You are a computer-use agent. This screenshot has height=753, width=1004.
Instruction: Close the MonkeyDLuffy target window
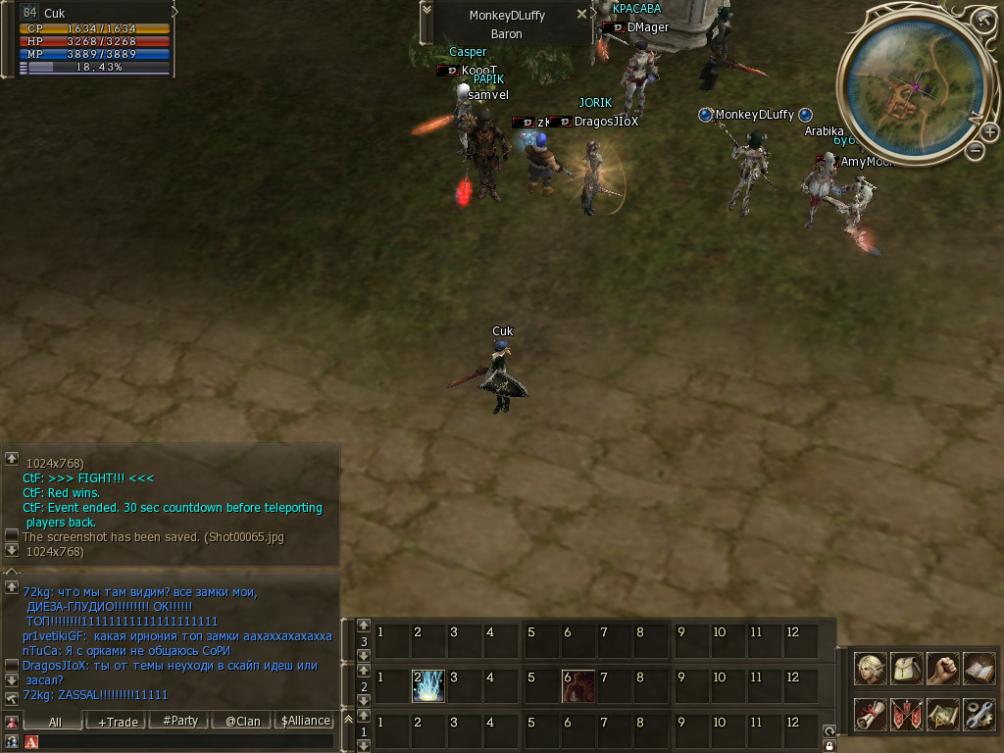pyautogui.click(x=582, y=15)
